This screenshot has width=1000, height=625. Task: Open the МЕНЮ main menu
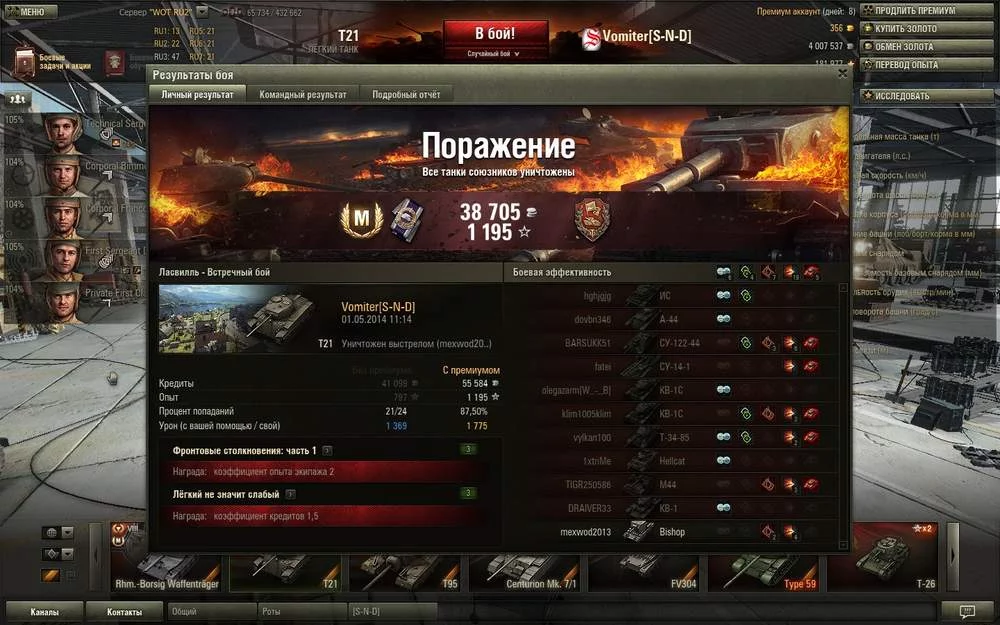27,12
